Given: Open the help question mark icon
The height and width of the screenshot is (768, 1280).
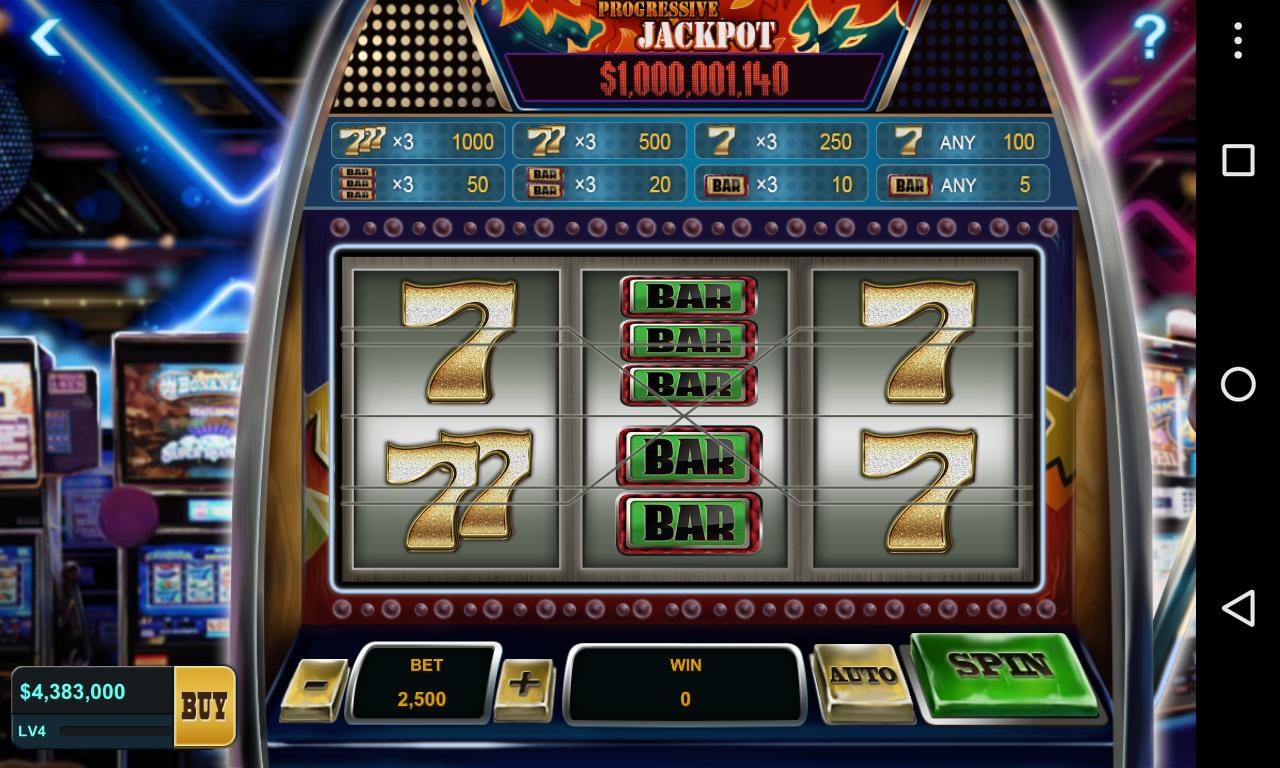Looking at the screenshot, I should pyautogui.click(x=1147, y=37).
